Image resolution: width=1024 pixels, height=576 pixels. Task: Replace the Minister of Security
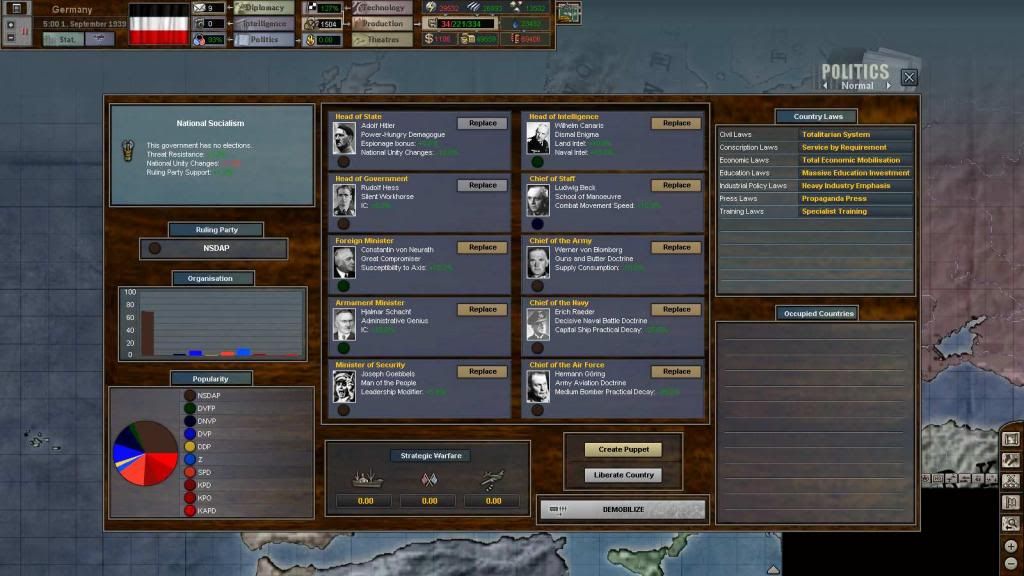click(x=482, y=371)
